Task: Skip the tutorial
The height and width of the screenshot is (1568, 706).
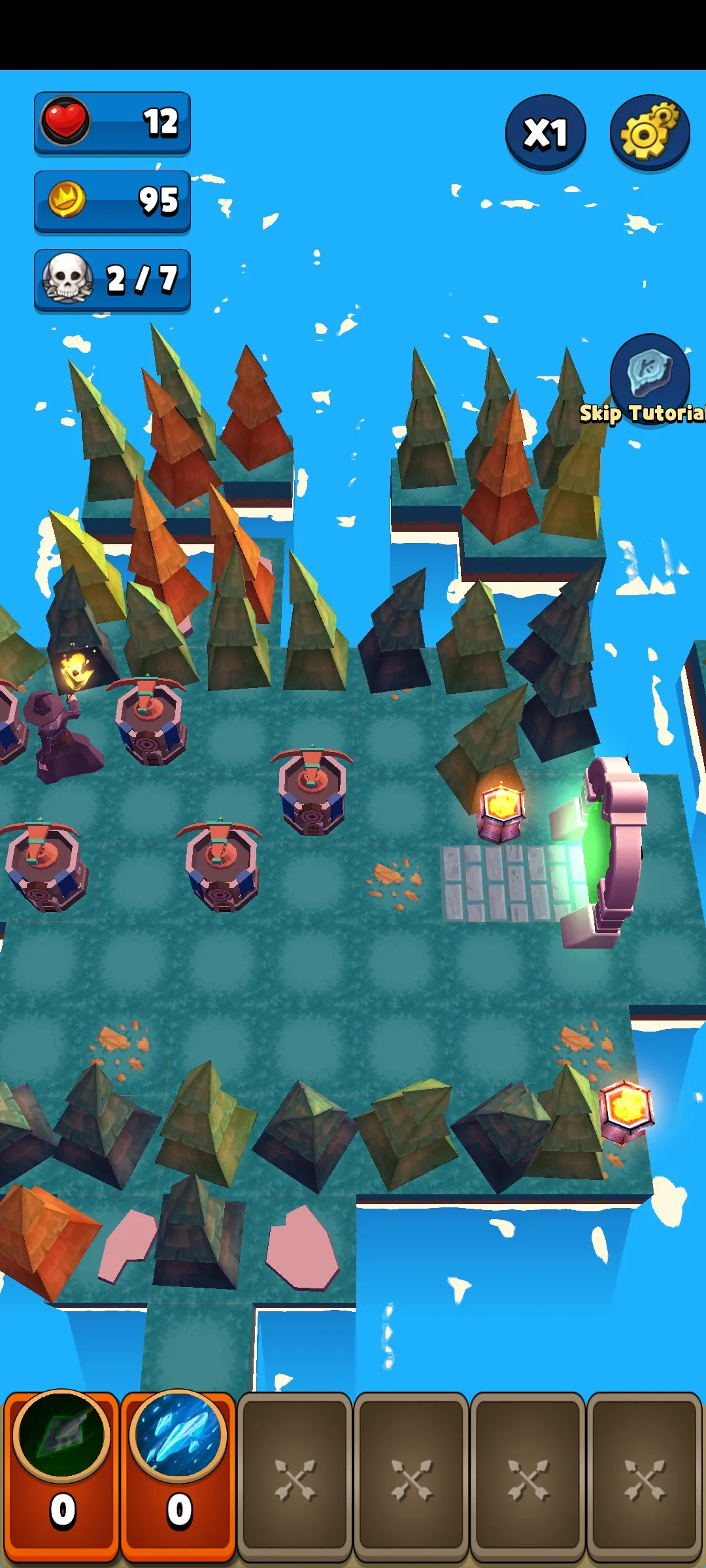Action: (x=649, y=380)
